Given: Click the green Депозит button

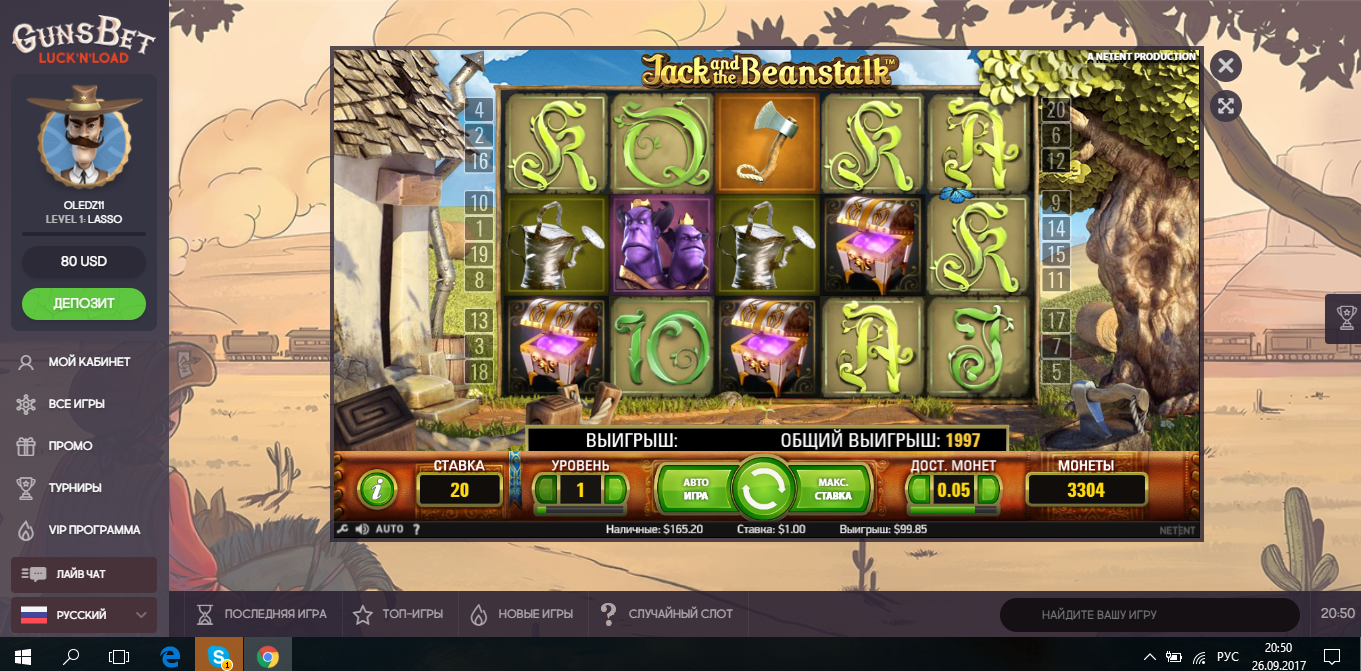Looking at the screenshot, I should [x=84, y=303].
